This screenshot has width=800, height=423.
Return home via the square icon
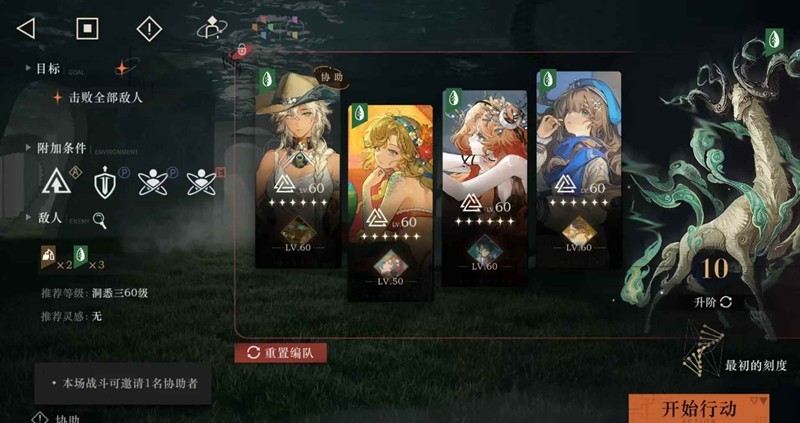(x=88, y=28)
